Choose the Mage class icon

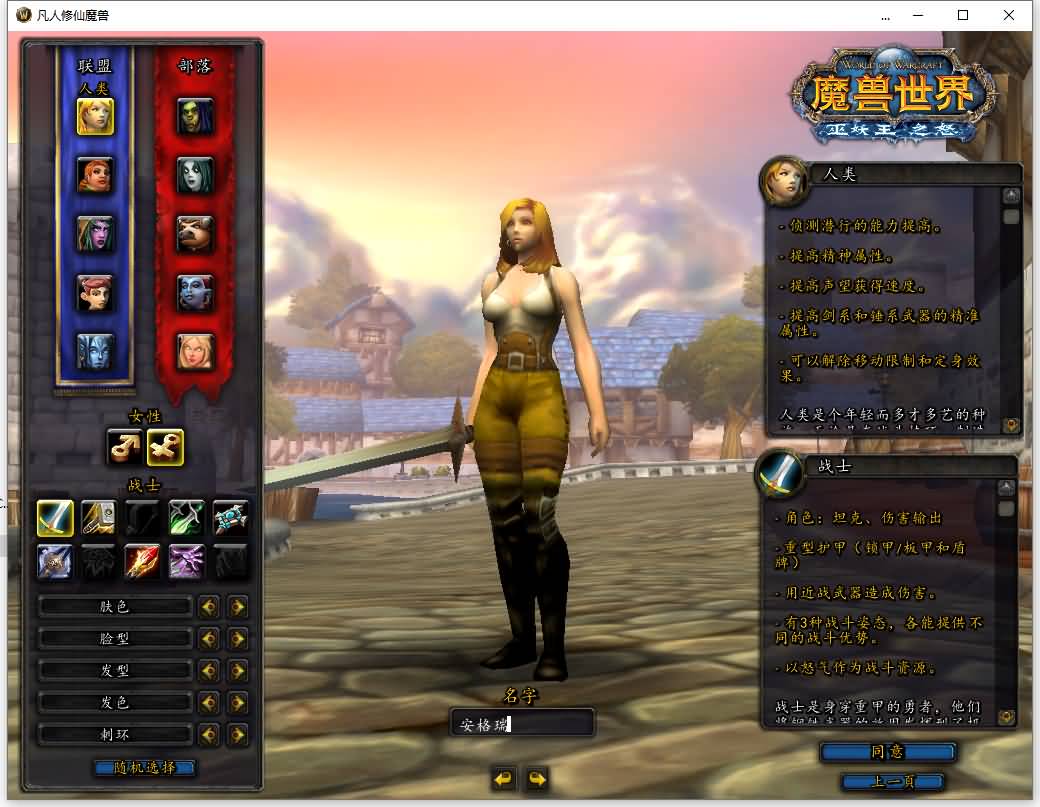pos(142,561)
